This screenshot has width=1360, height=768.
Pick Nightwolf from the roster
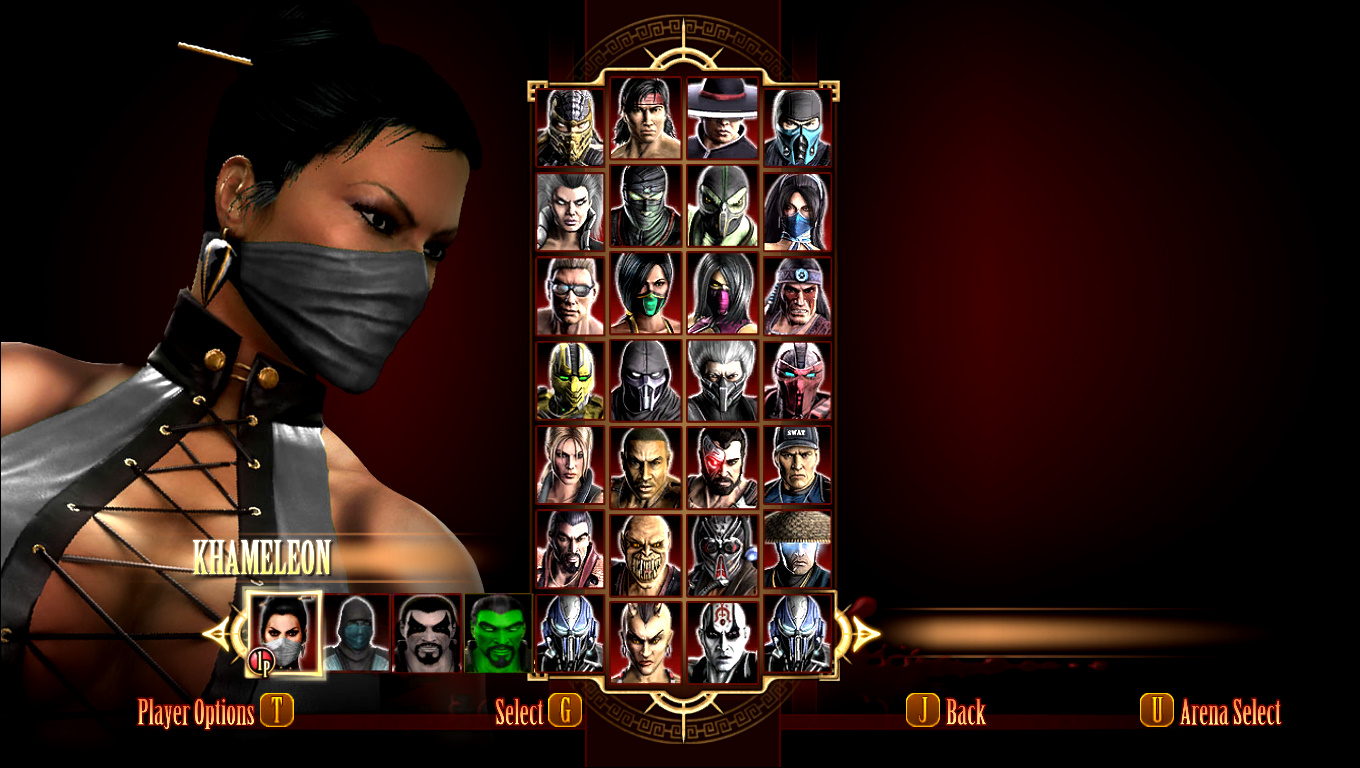coord(797,295)
